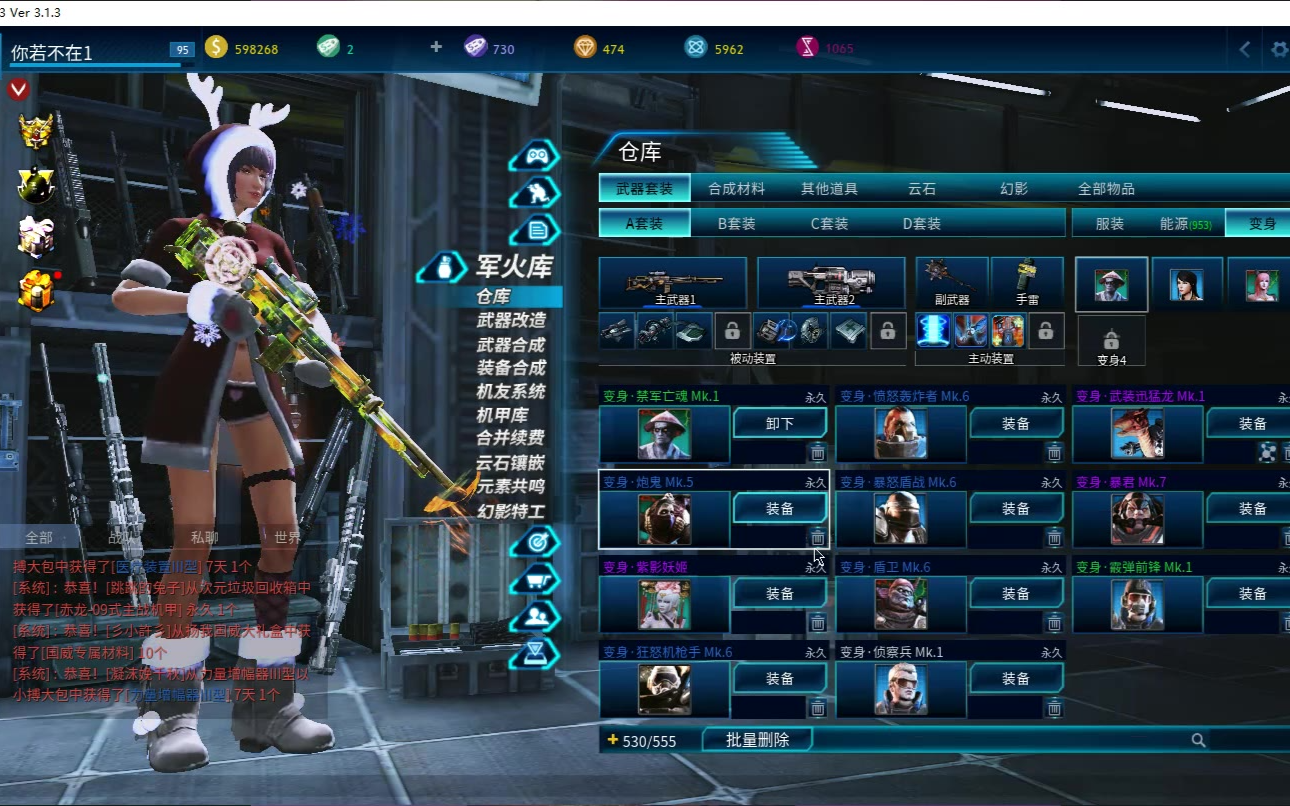Go to 机甲库 menu entry

tap(502, 415)
